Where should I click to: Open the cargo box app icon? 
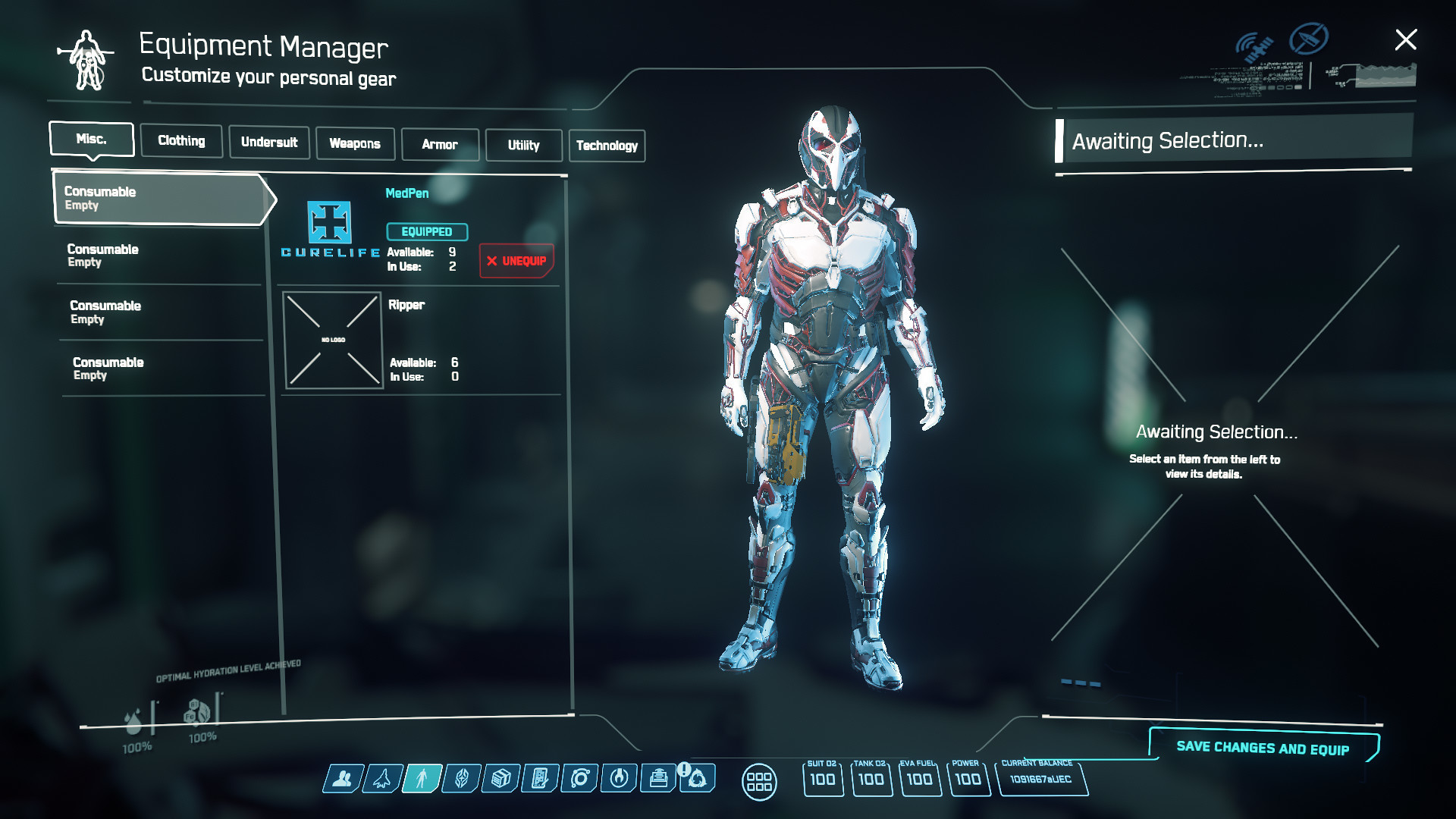point(500,779)
